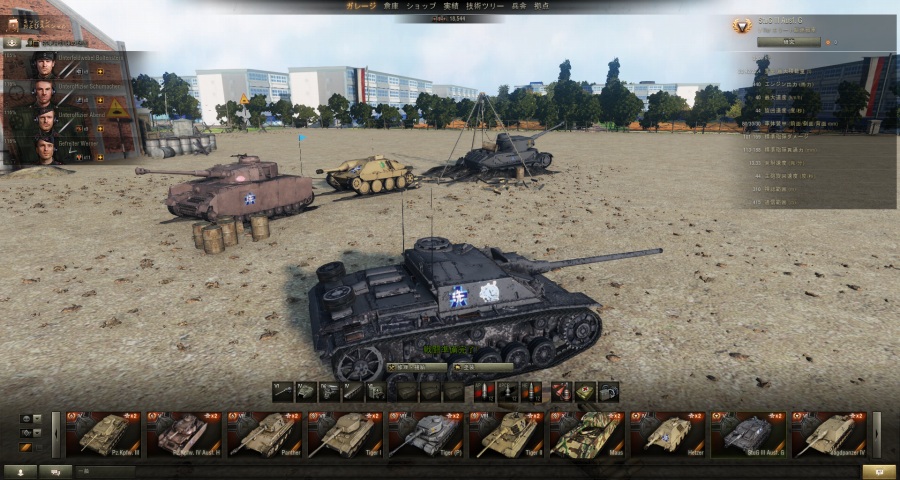This screenshot has width=900, height=480.
Task: Pick the Jagdpanzer IV thumbnail
Action: click(x=828, y=434)
